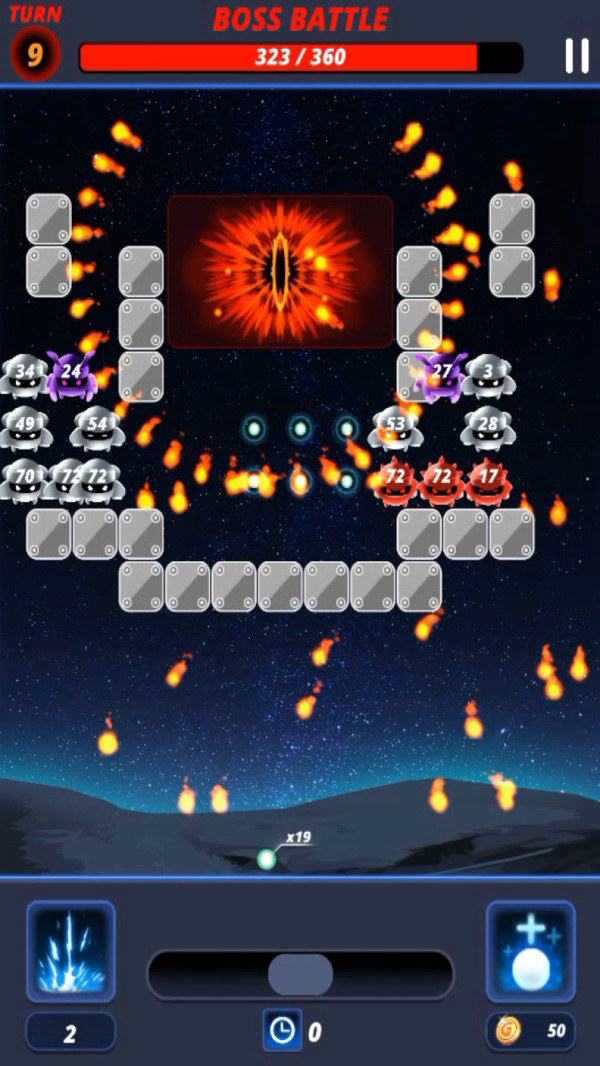Activate the lightning strike power-up
The image size is (600, 1066).
pos(71,950)
